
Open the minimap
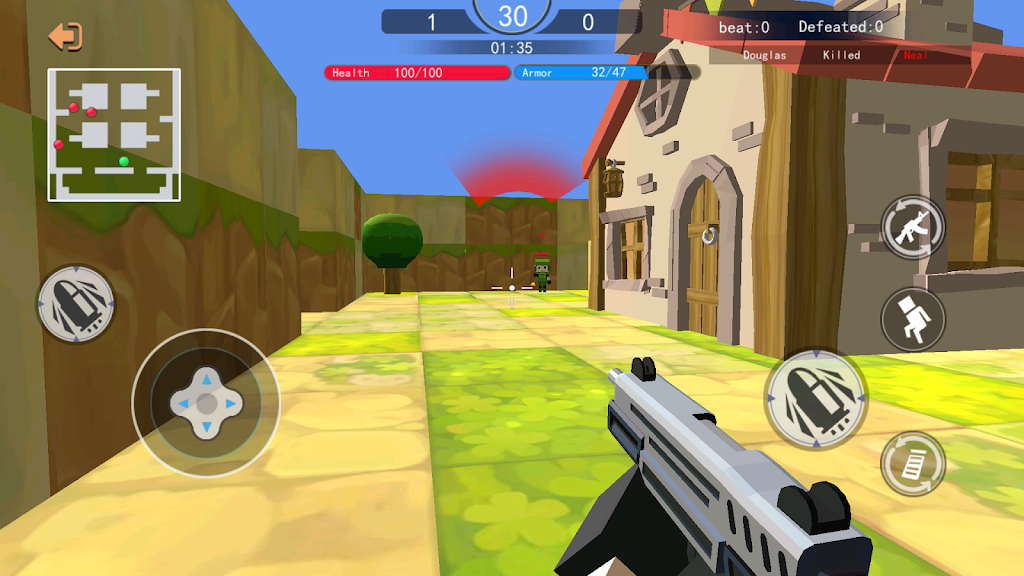pyautogui.click(x=114, y=134)
